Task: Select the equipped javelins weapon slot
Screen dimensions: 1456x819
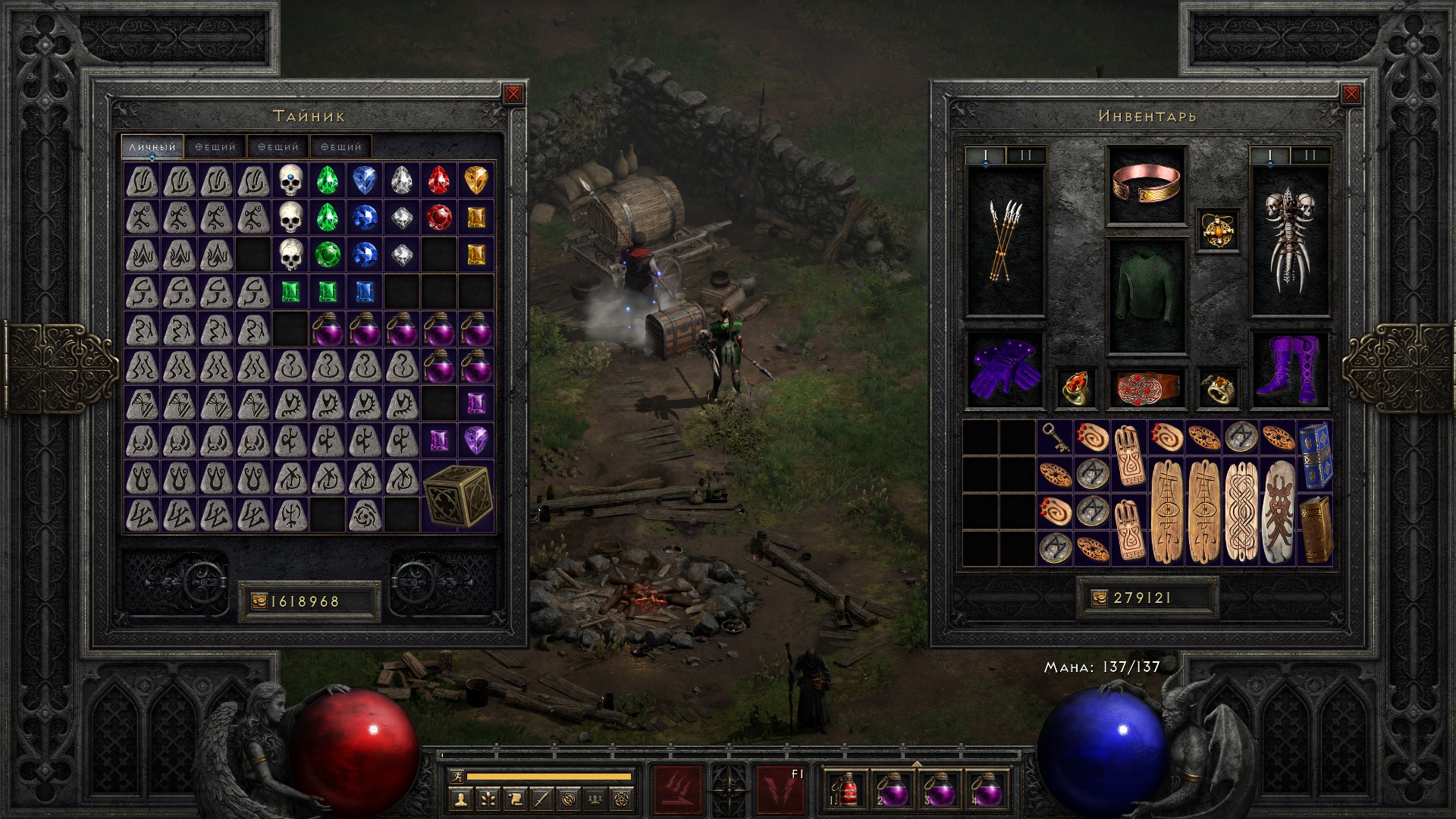Action: (1005, 241)
